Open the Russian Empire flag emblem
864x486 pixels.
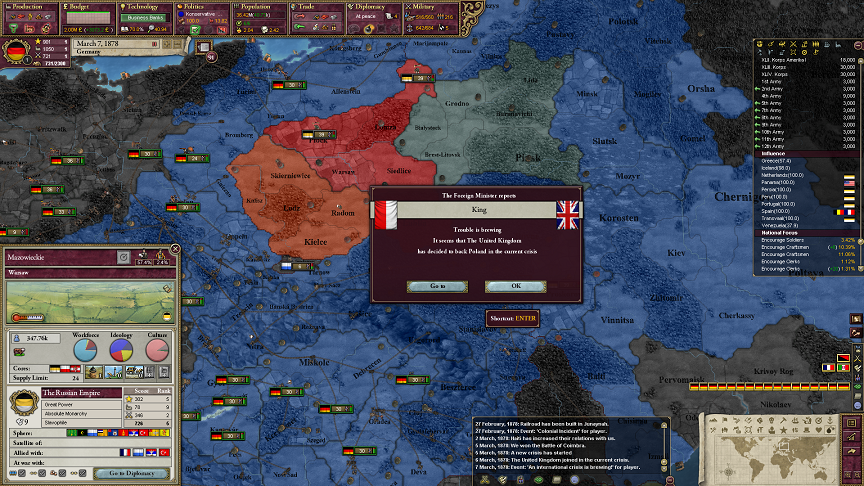point(23,402)
